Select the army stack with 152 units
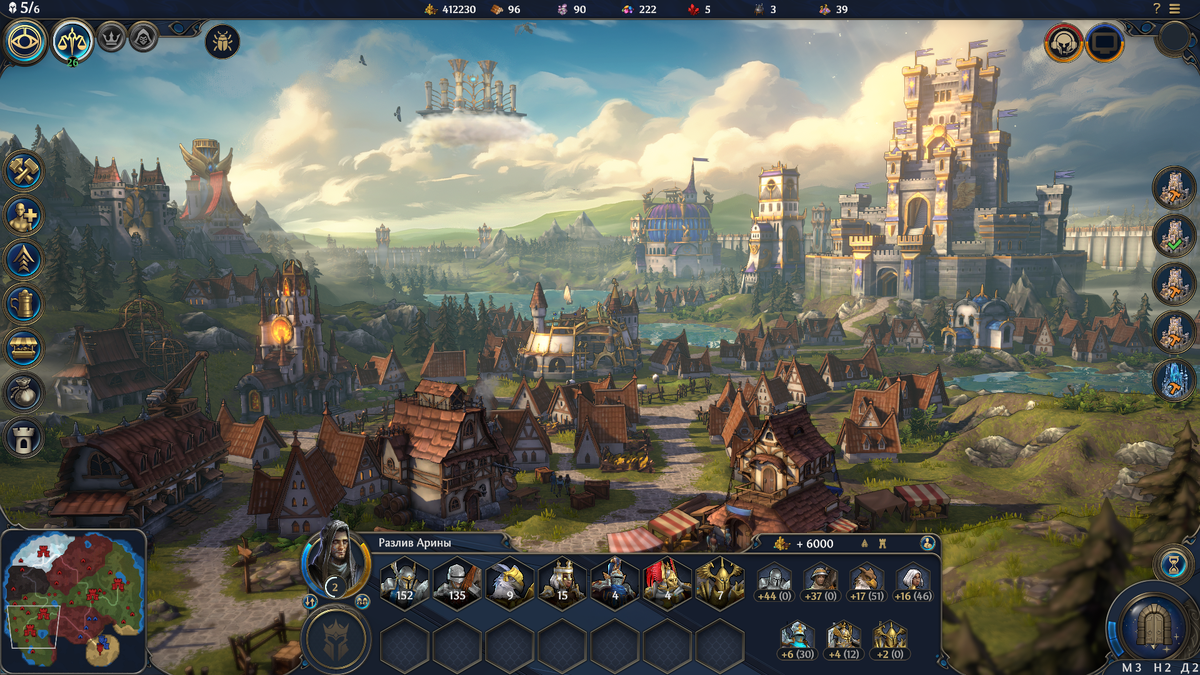1200x675 pixels. pos(404,582)
